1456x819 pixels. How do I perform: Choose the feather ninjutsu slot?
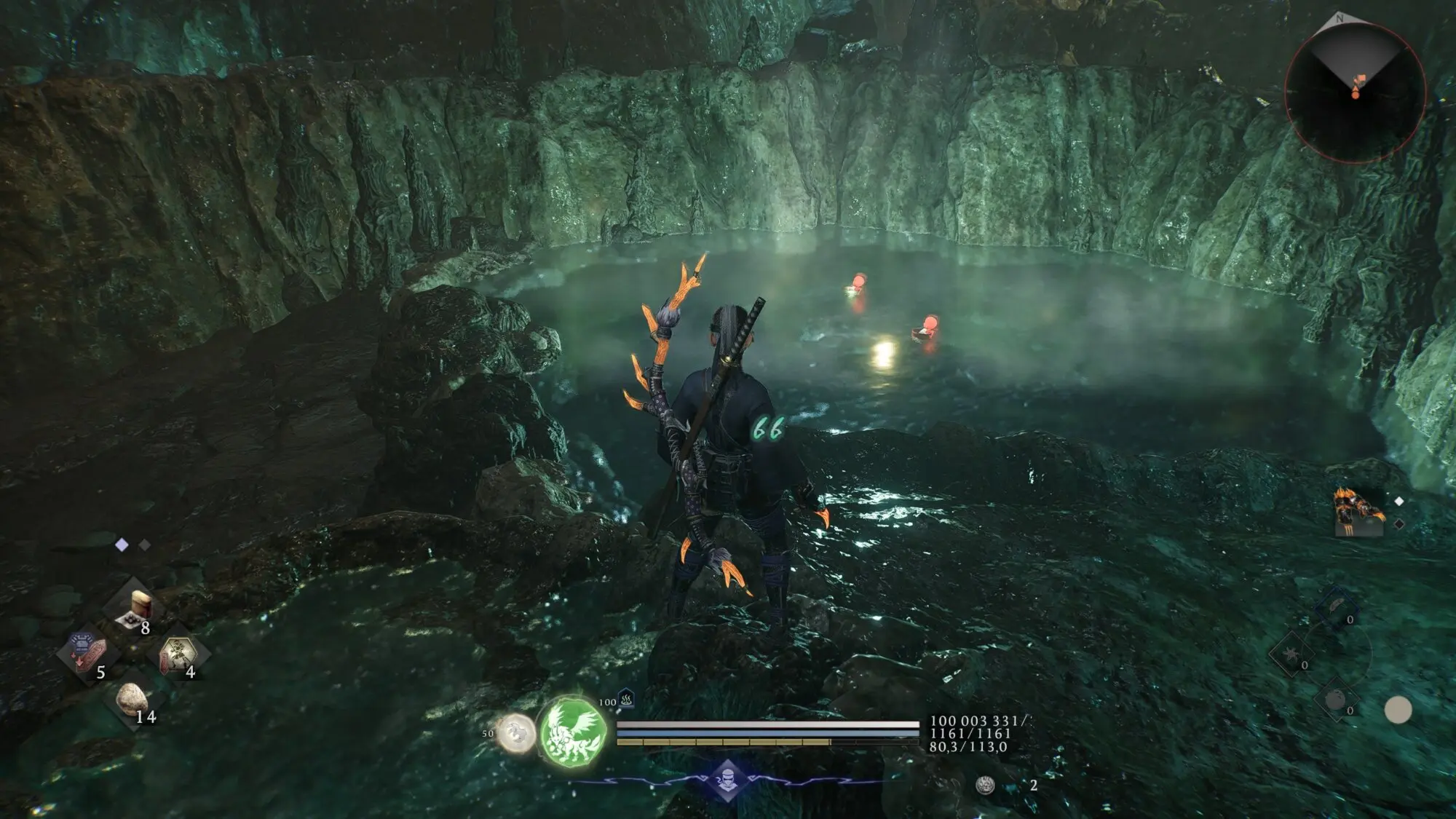pos(1334,607)
